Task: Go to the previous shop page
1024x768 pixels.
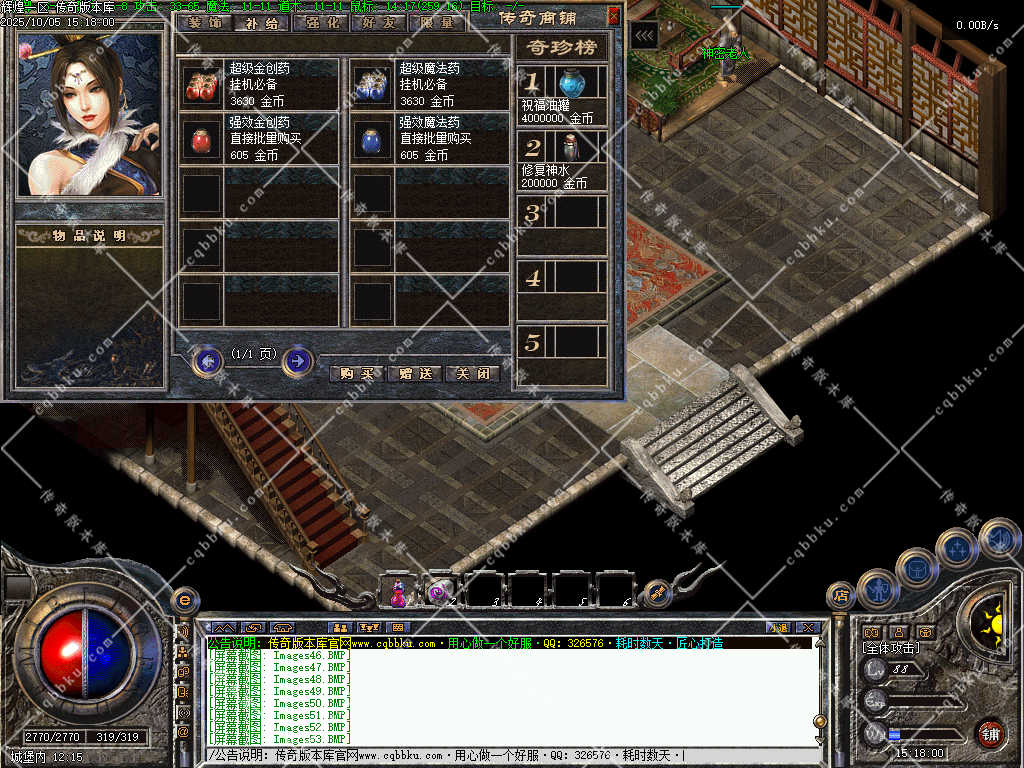Action: click(x=207, y=360)
